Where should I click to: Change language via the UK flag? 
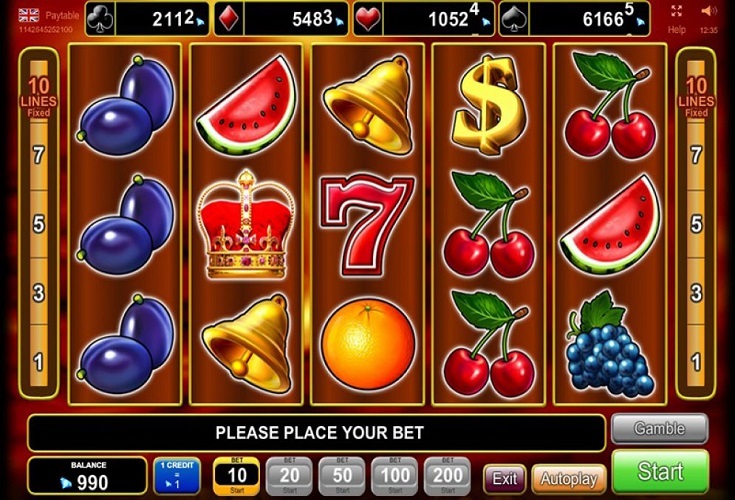coord(28,14)
